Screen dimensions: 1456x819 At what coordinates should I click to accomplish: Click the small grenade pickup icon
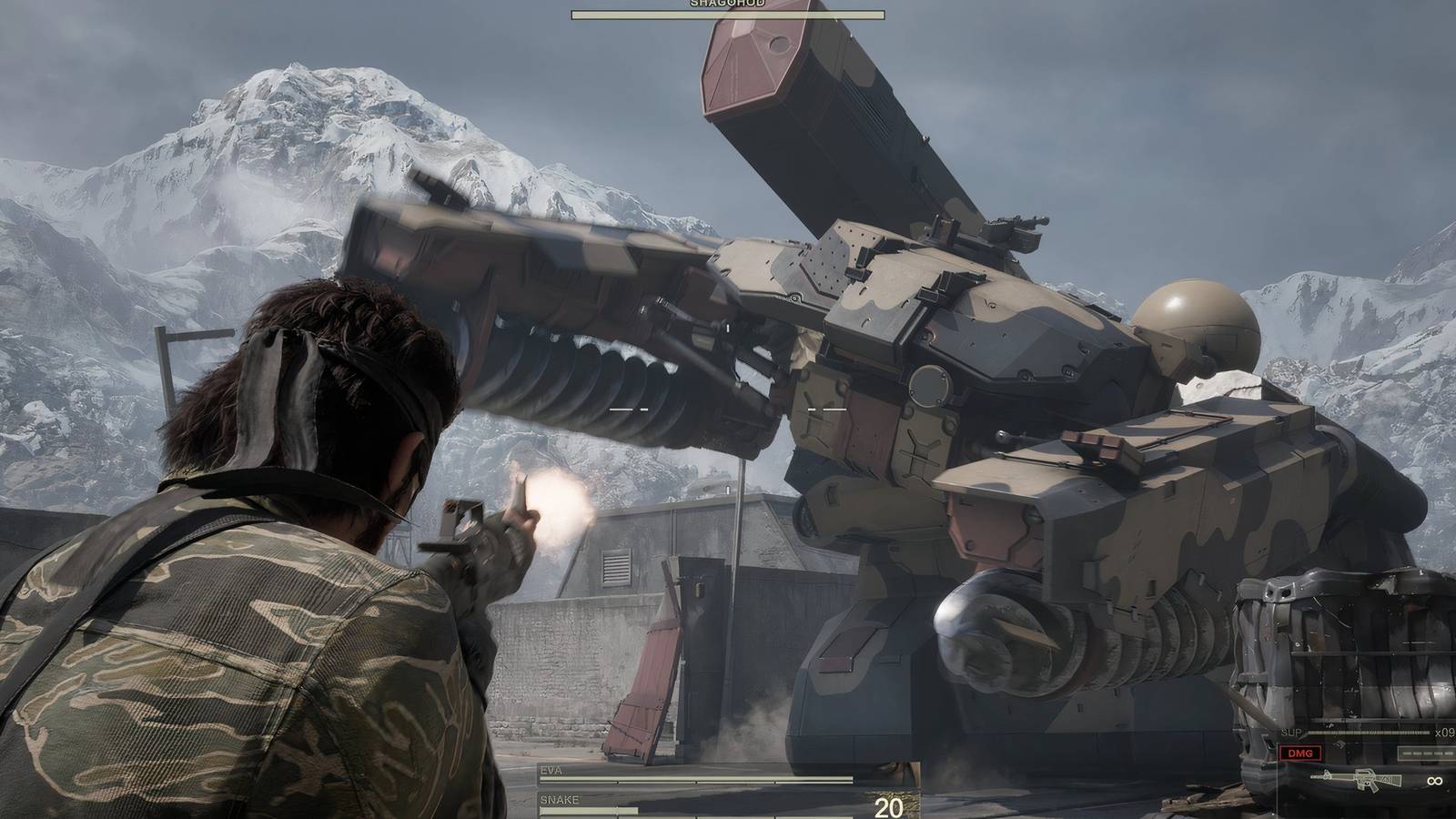(1340, 744)
